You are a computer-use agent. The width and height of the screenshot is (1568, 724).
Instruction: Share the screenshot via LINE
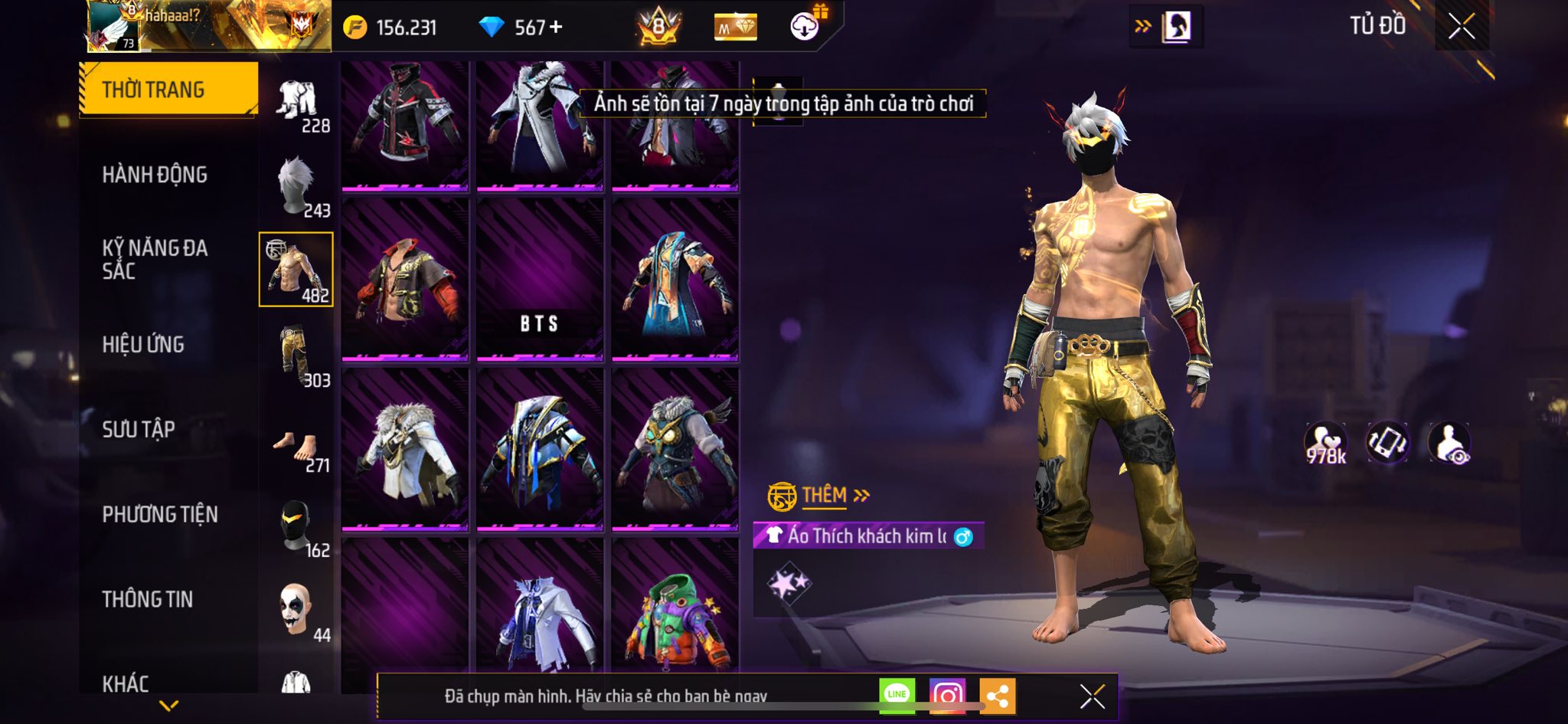(897, 695)
